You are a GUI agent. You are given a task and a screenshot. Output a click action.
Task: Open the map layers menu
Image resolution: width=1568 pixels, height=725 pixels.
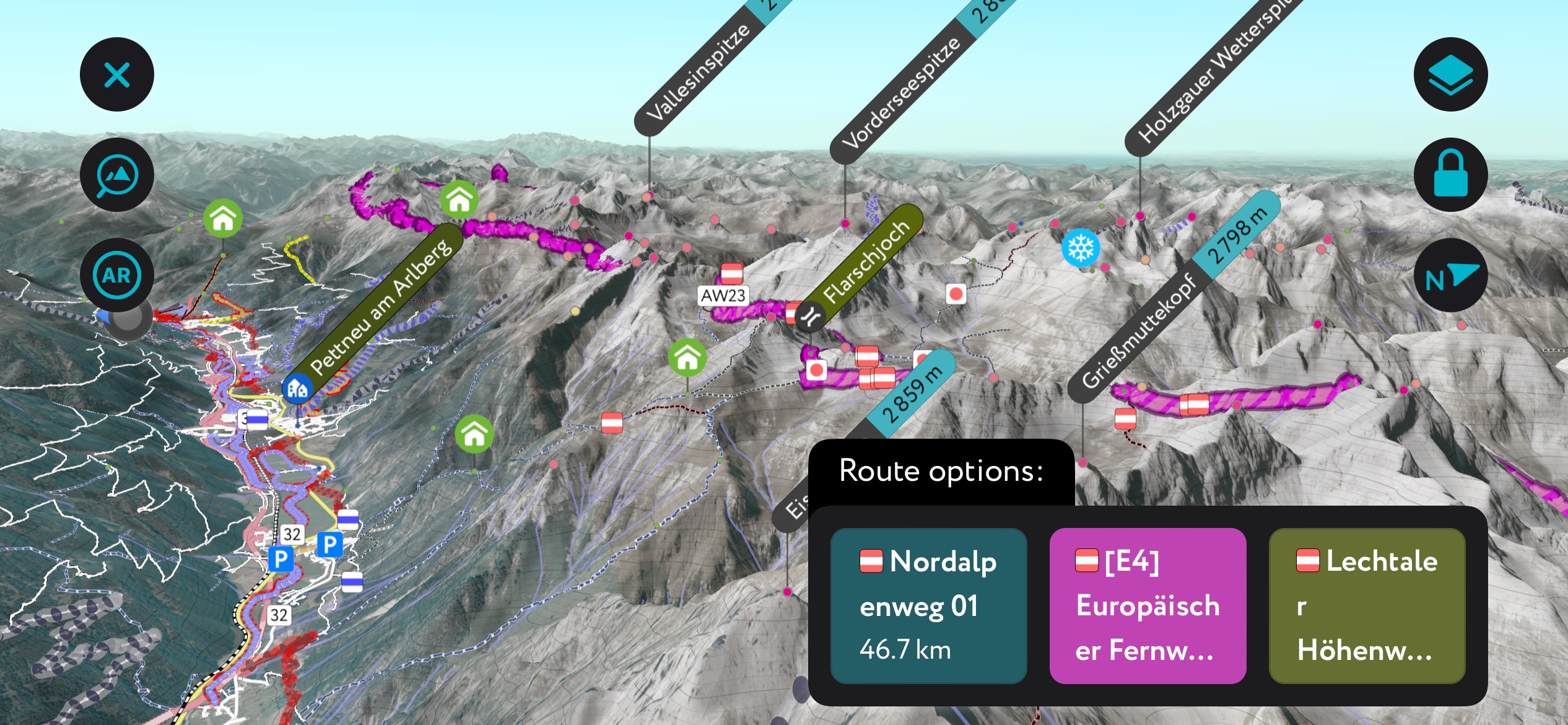point(1450,75)
